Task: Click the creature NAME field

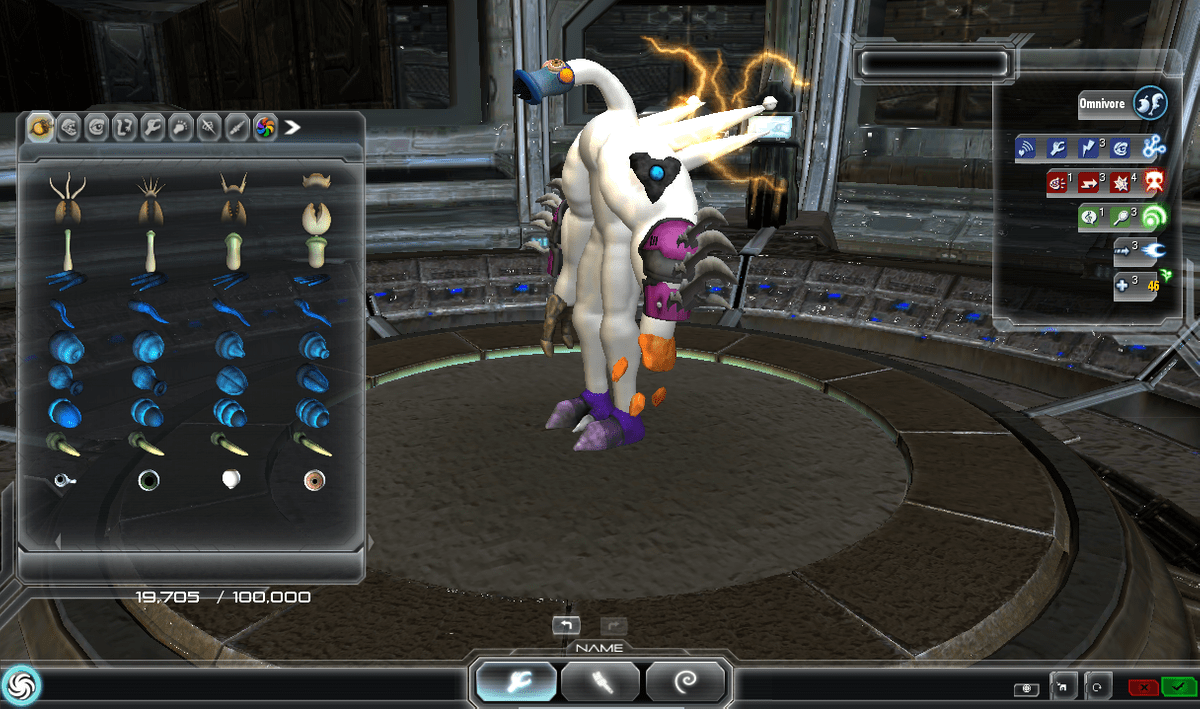Action: pyautogui.click(x=600, y=648)
